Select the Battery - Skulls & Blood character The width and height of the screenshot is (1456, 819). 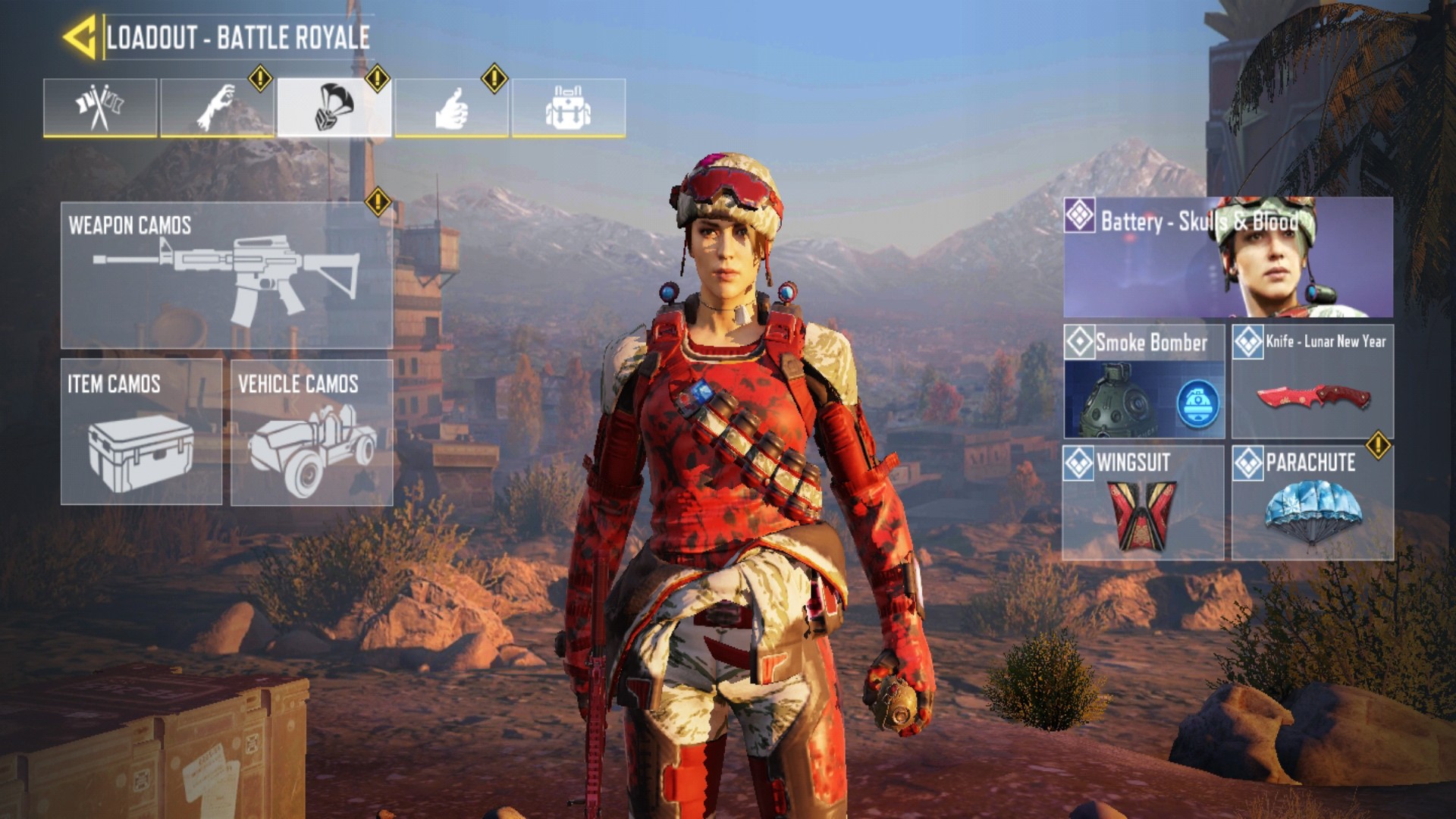[1228, 257]
